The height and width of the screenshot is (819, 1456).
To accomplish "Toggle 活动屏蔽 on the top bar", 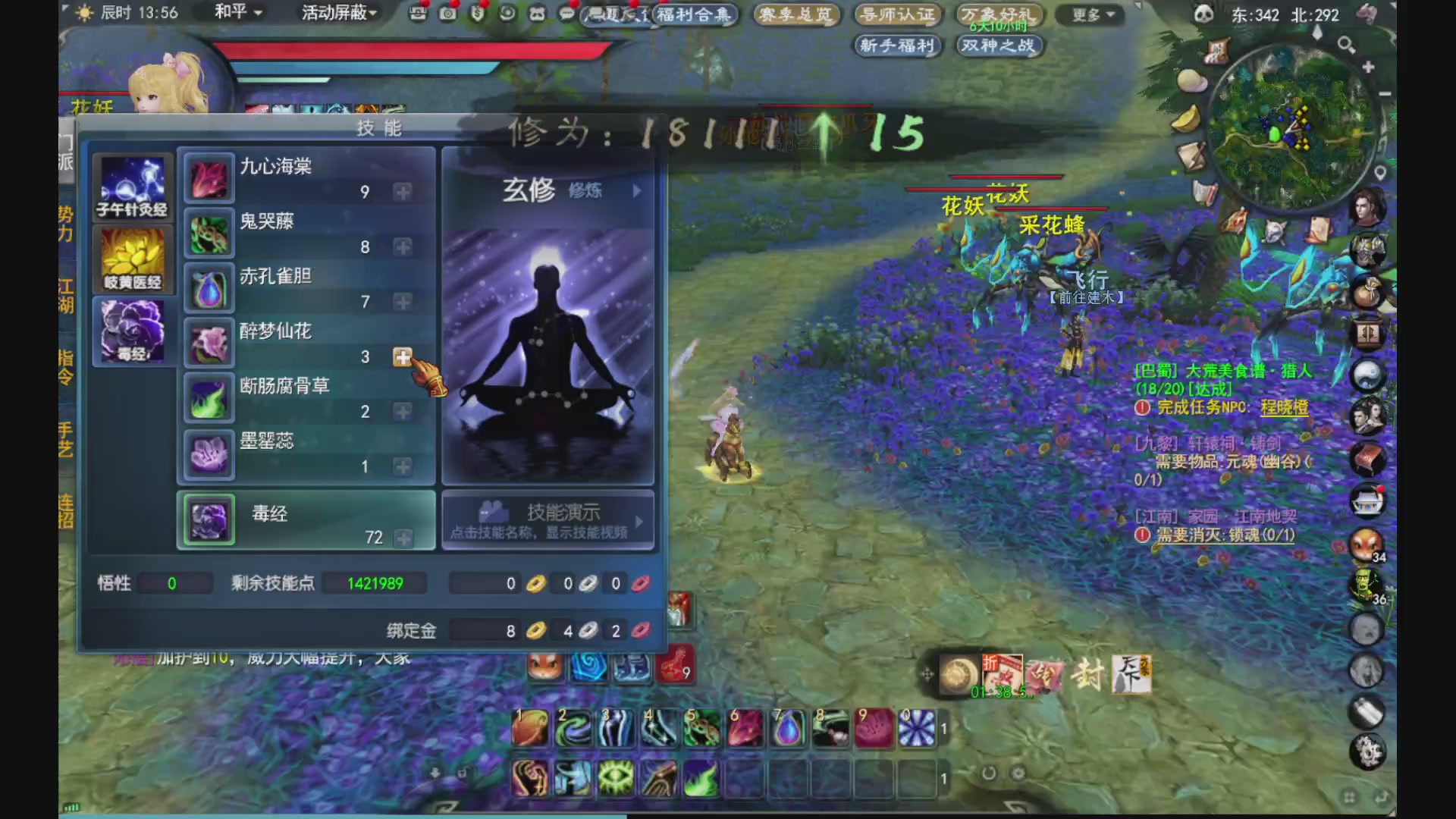I will tap(334, 14).
